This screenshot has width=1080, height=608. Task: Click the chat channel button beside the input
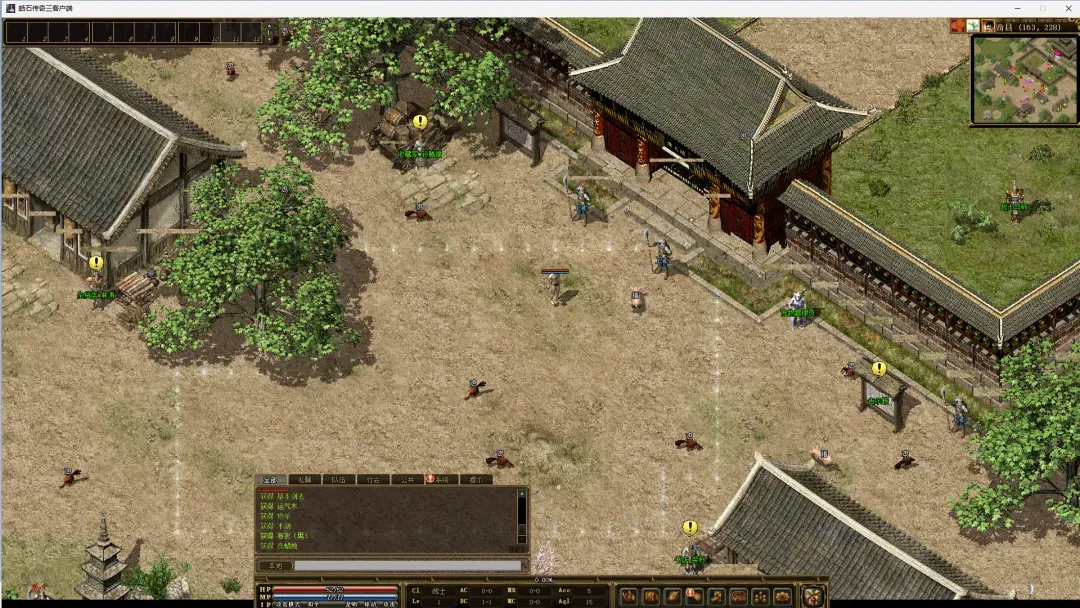[x=274, y=566]
